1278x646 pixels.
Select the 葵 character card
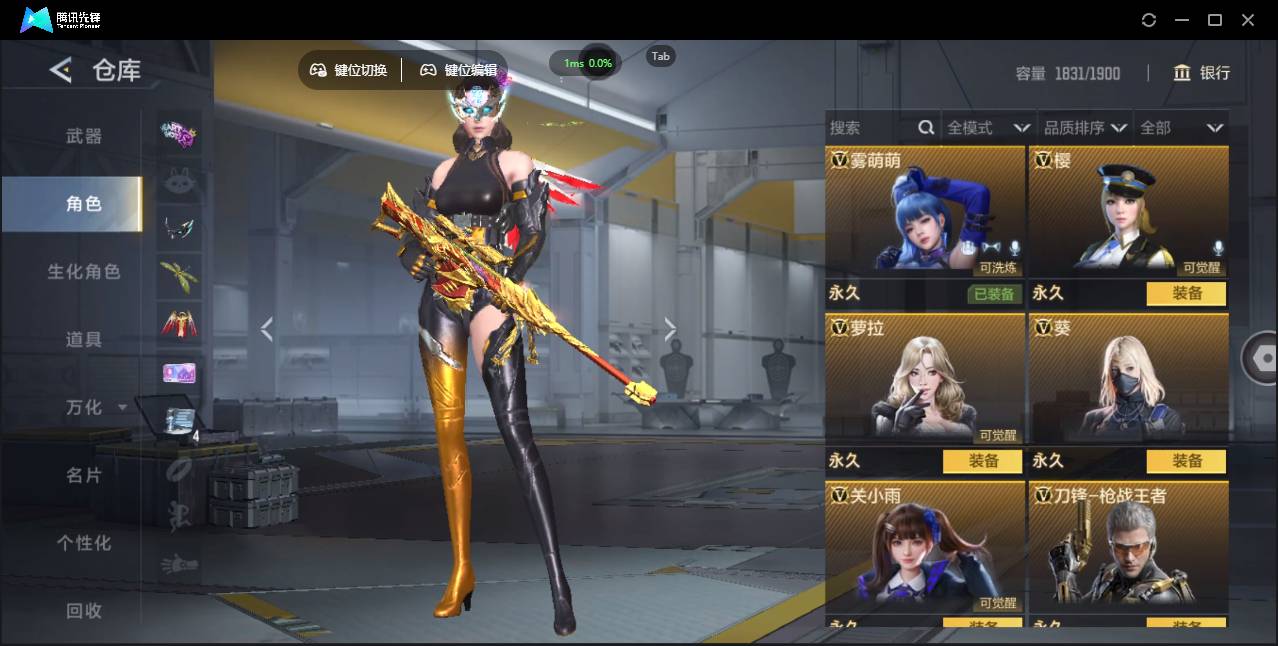1128,378
